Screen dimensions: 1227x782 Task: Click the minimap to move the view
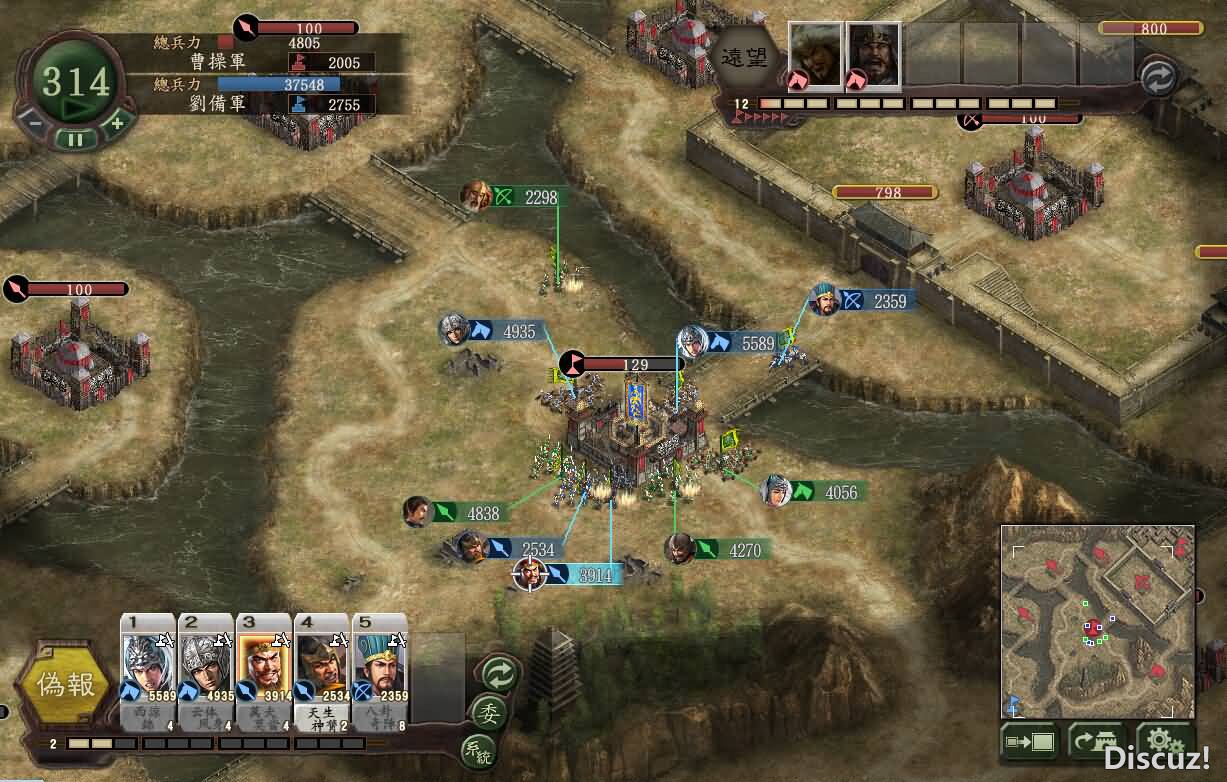point(1097,620)
